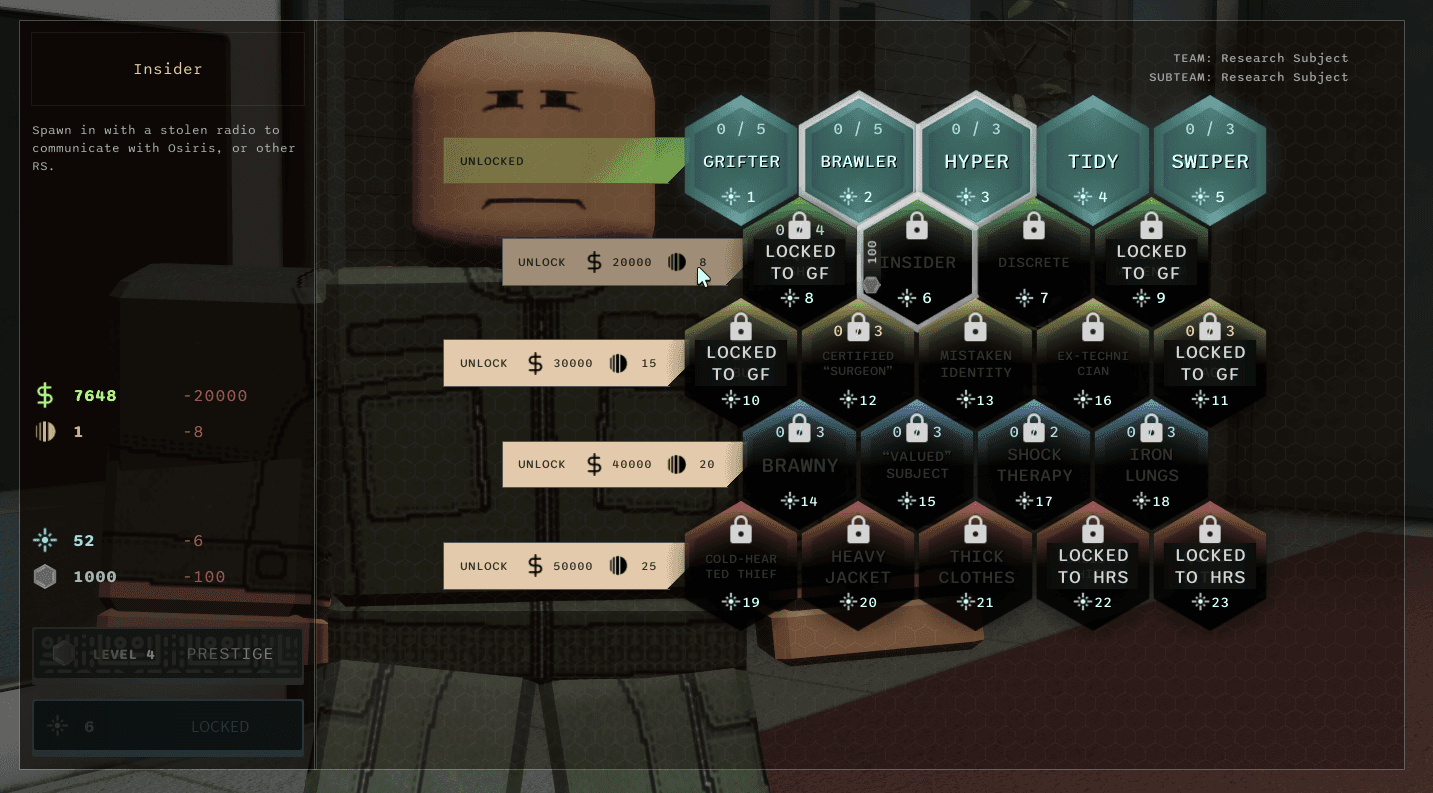Toggle the padlock on the Discrete skill
Viewport: 1433px width, 793px height.
(x=1034, y=224)
